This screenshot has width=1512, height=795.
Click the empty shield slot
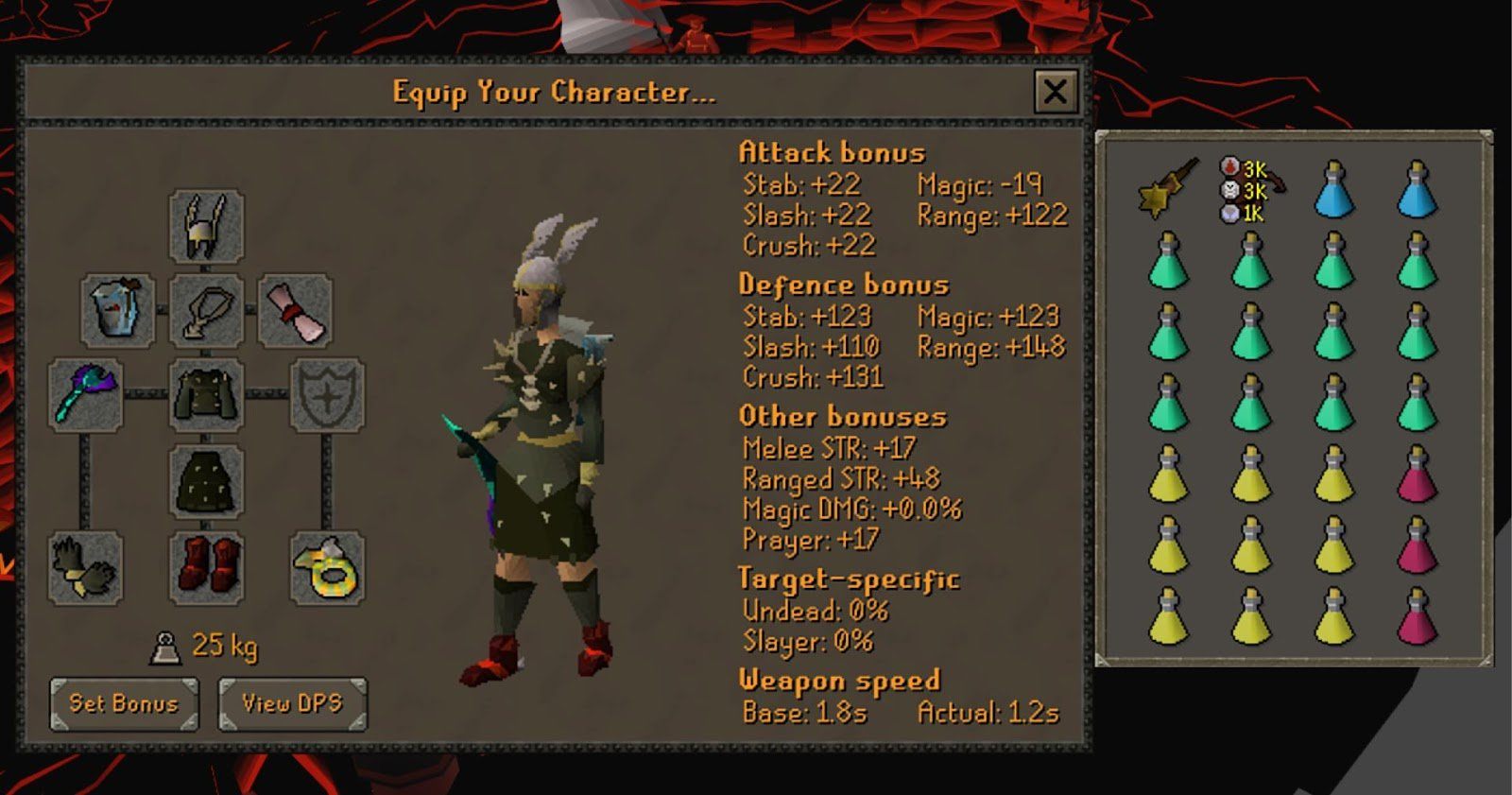click(326, 396)
